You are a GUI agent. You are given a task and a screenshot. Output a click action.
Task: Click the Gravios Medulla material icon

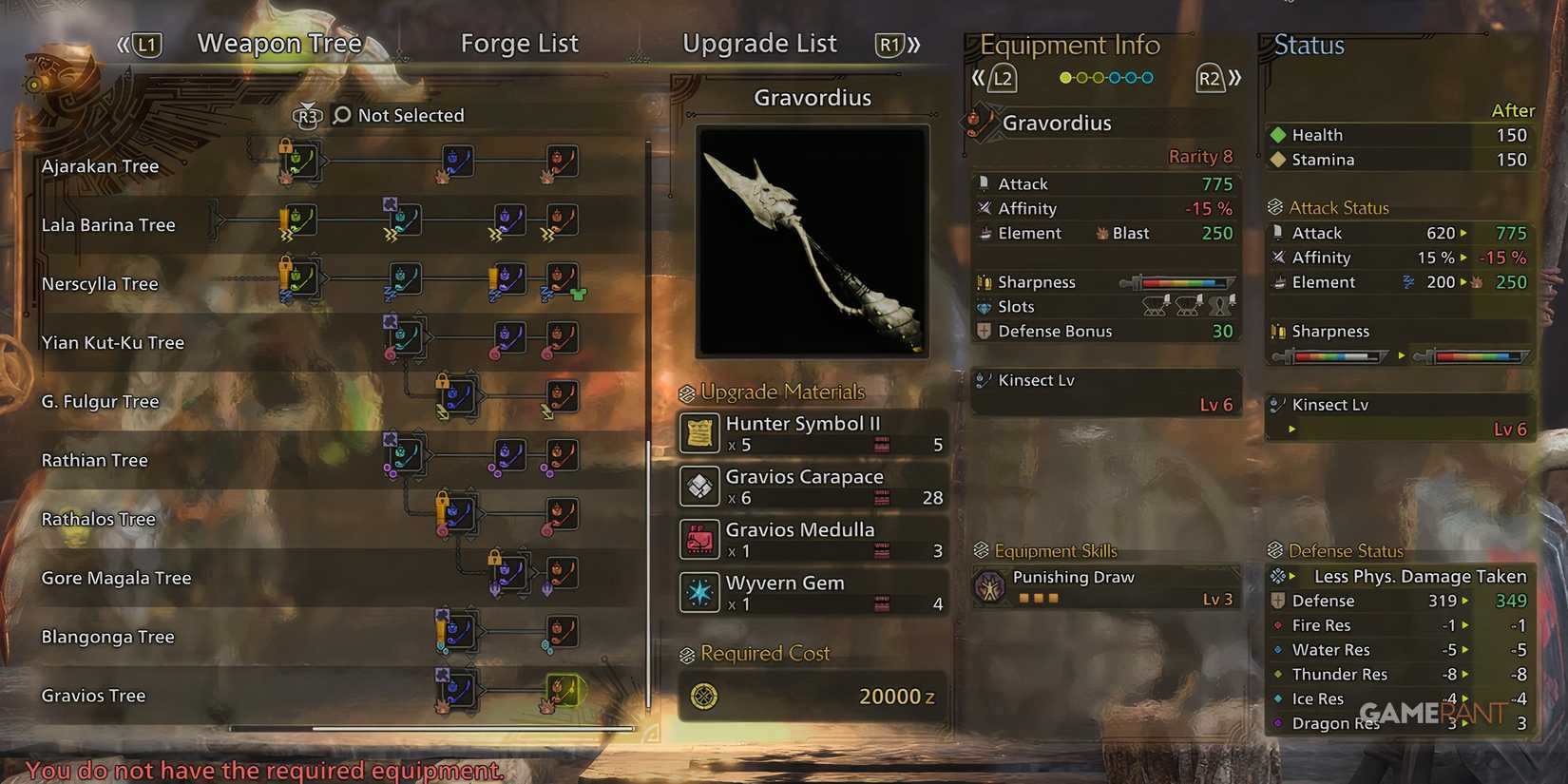pos(699,539)
